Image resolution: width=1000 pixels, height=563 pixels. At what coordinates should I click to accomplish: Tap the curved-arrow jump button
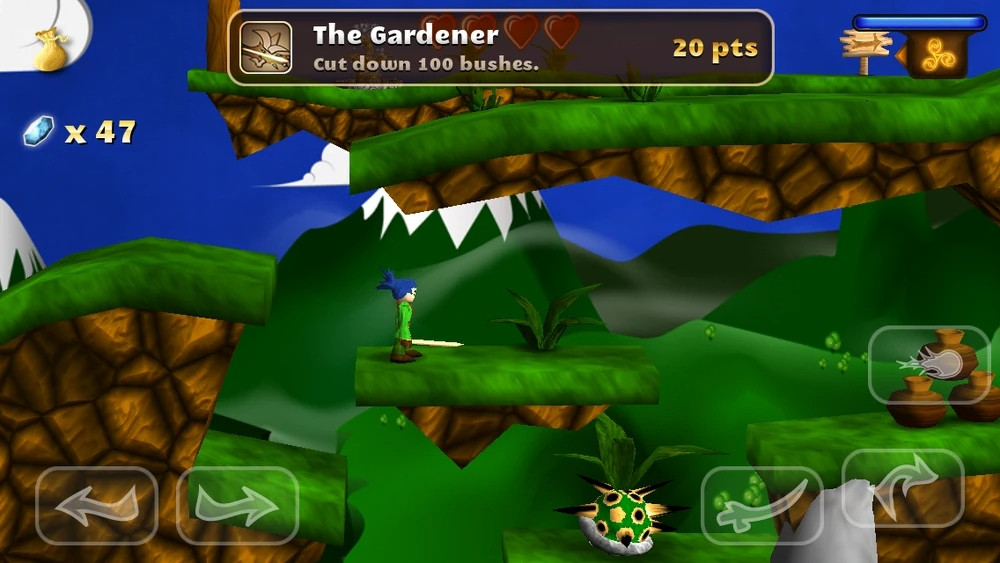tap(903, 487)
